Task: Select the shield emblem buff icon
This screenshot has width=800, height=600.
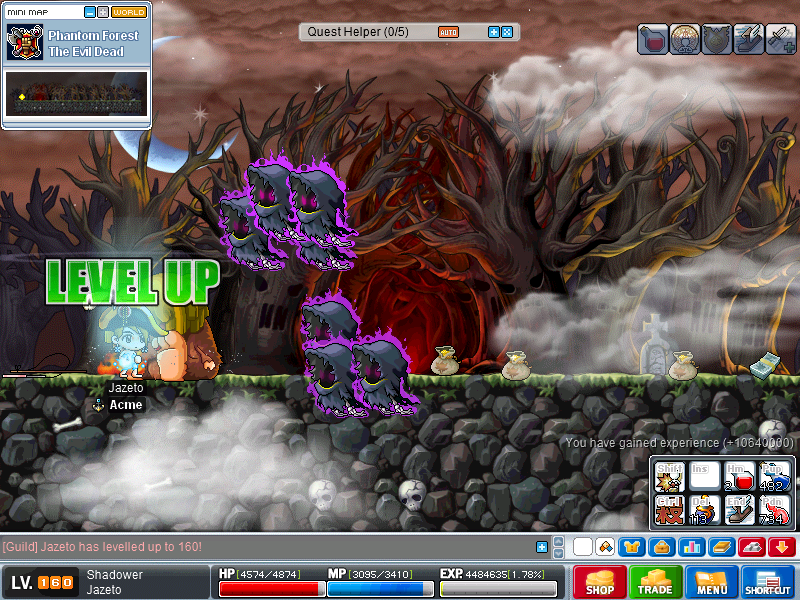Action: (717, 39)
